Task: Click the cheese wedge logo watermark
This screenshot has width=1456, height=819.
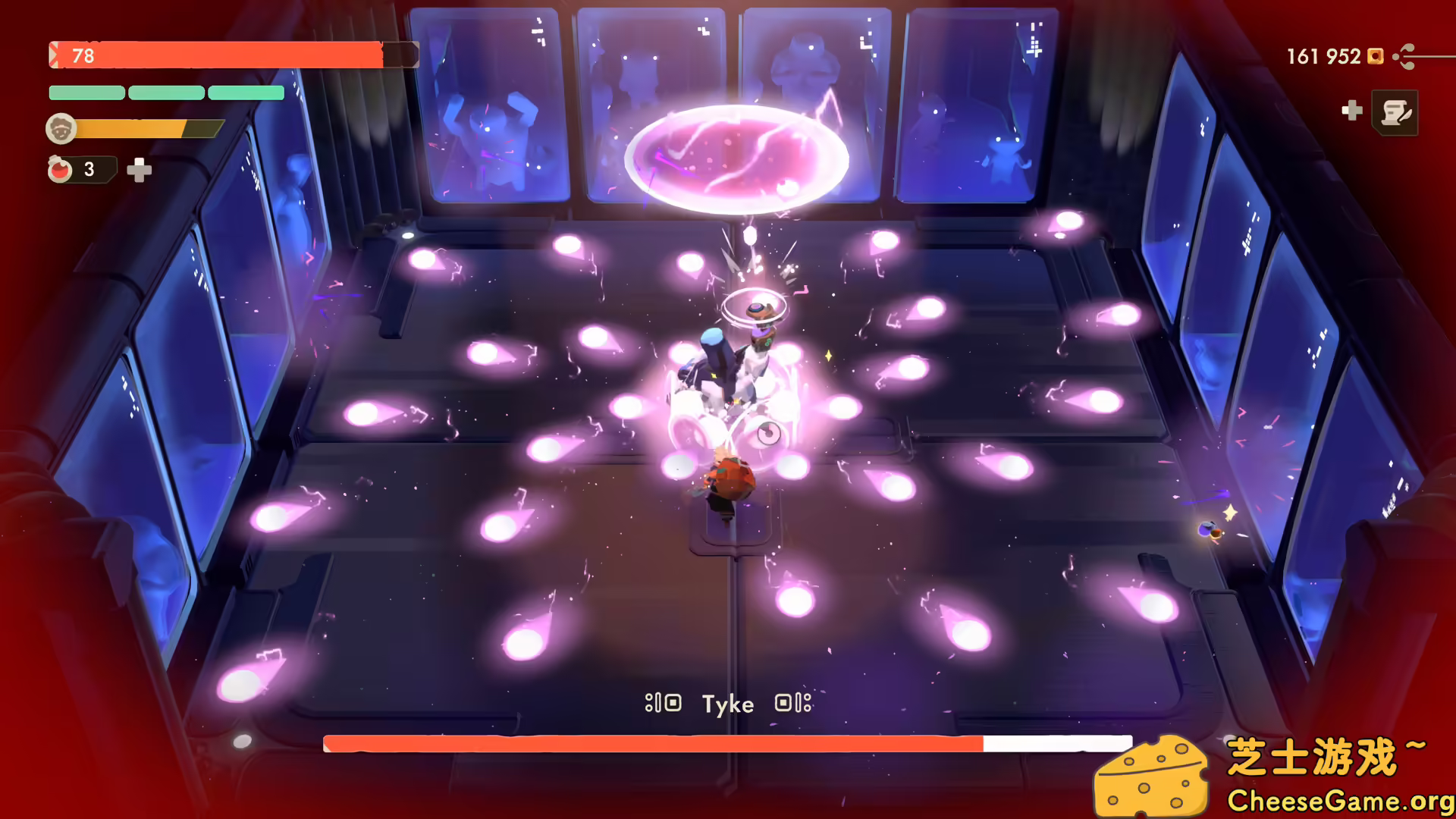Action: coord(1153,775)
